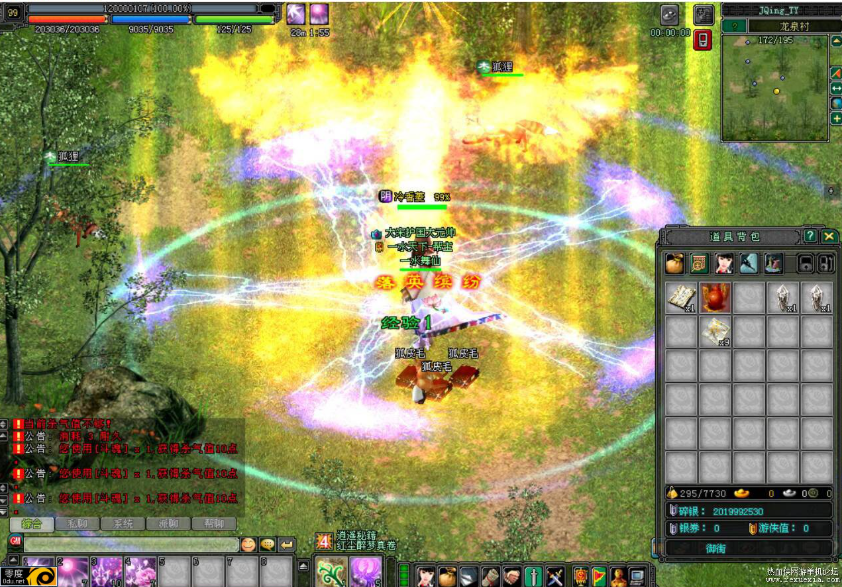Screen dimensions: 842x587
Task: Click the question-mark button beside 龙泉村
Action: 734,26
